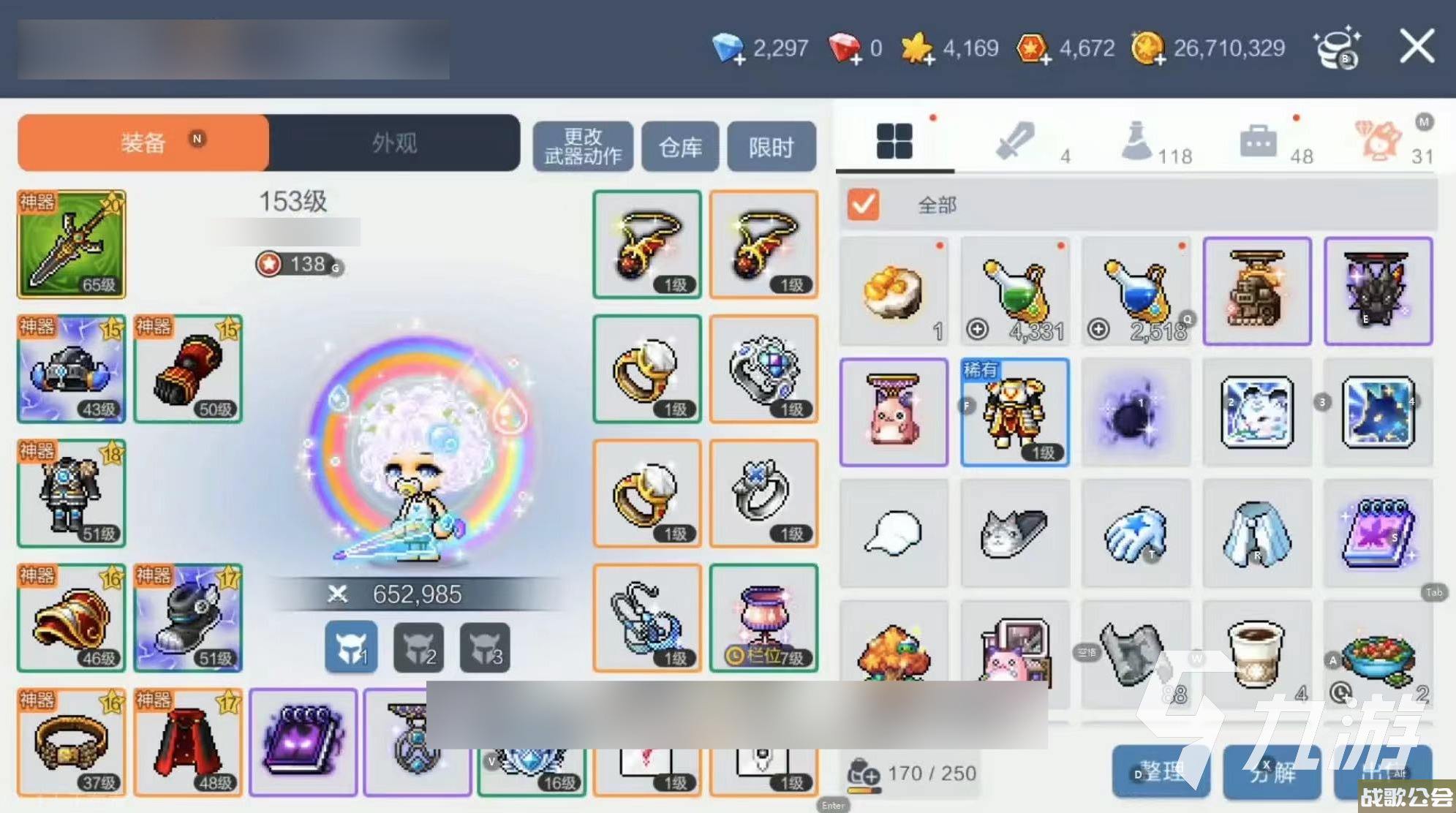Switch to the 外观 appearance tab
Screen dimensions: 1456x813
click(x=394, y=143)
